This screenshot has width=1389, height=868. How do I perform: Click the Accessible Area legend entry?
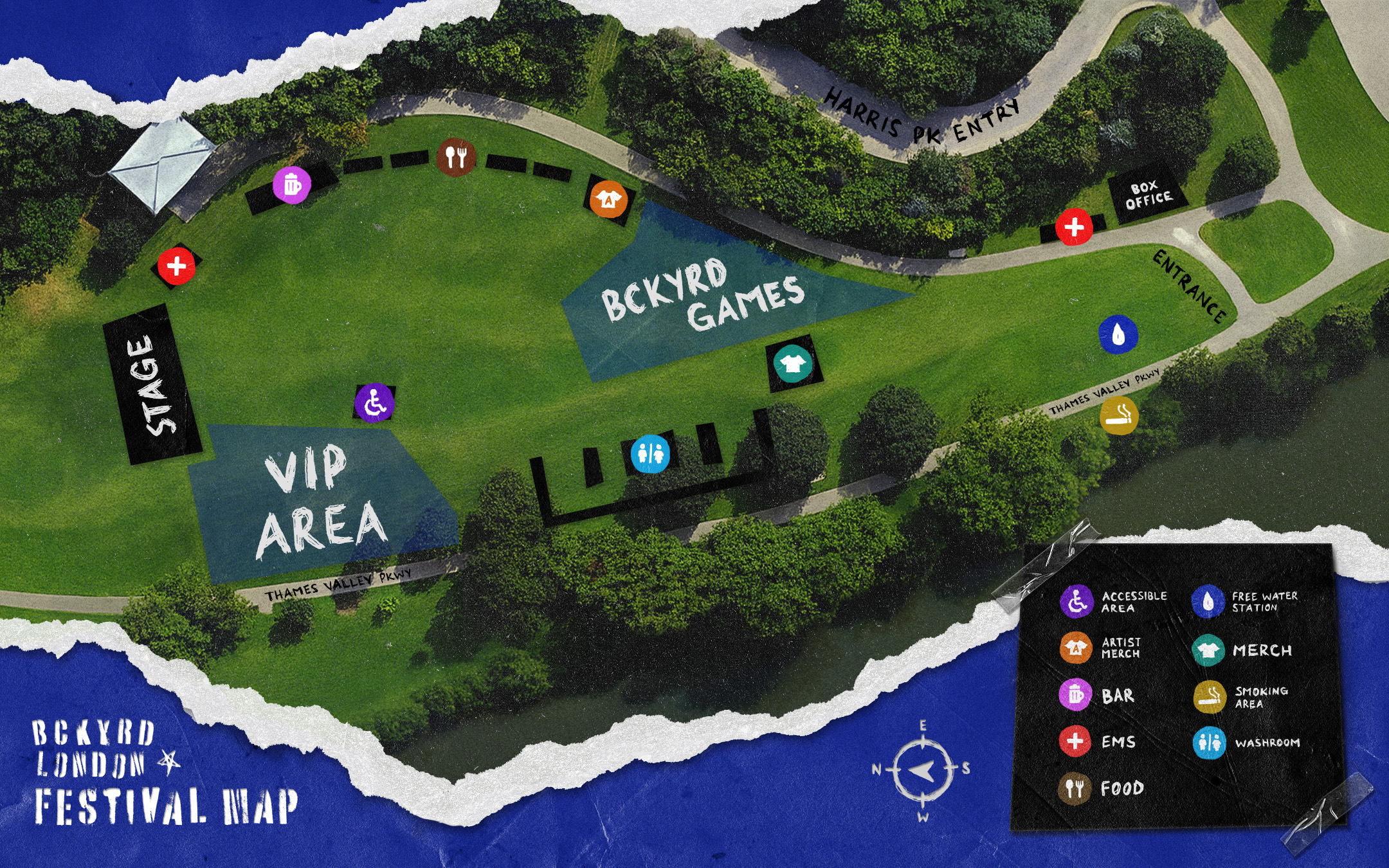(1114, 602)
